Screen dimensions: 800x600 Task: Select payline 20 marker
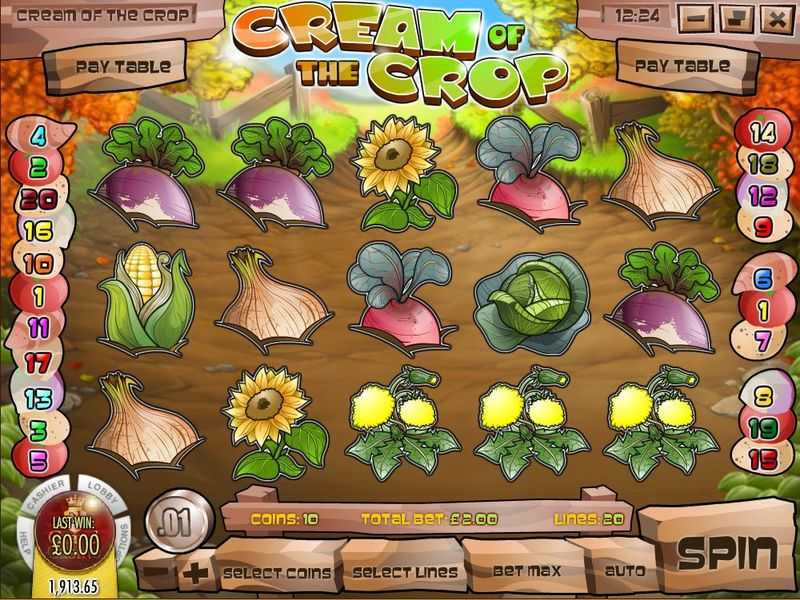pos(37,199)
